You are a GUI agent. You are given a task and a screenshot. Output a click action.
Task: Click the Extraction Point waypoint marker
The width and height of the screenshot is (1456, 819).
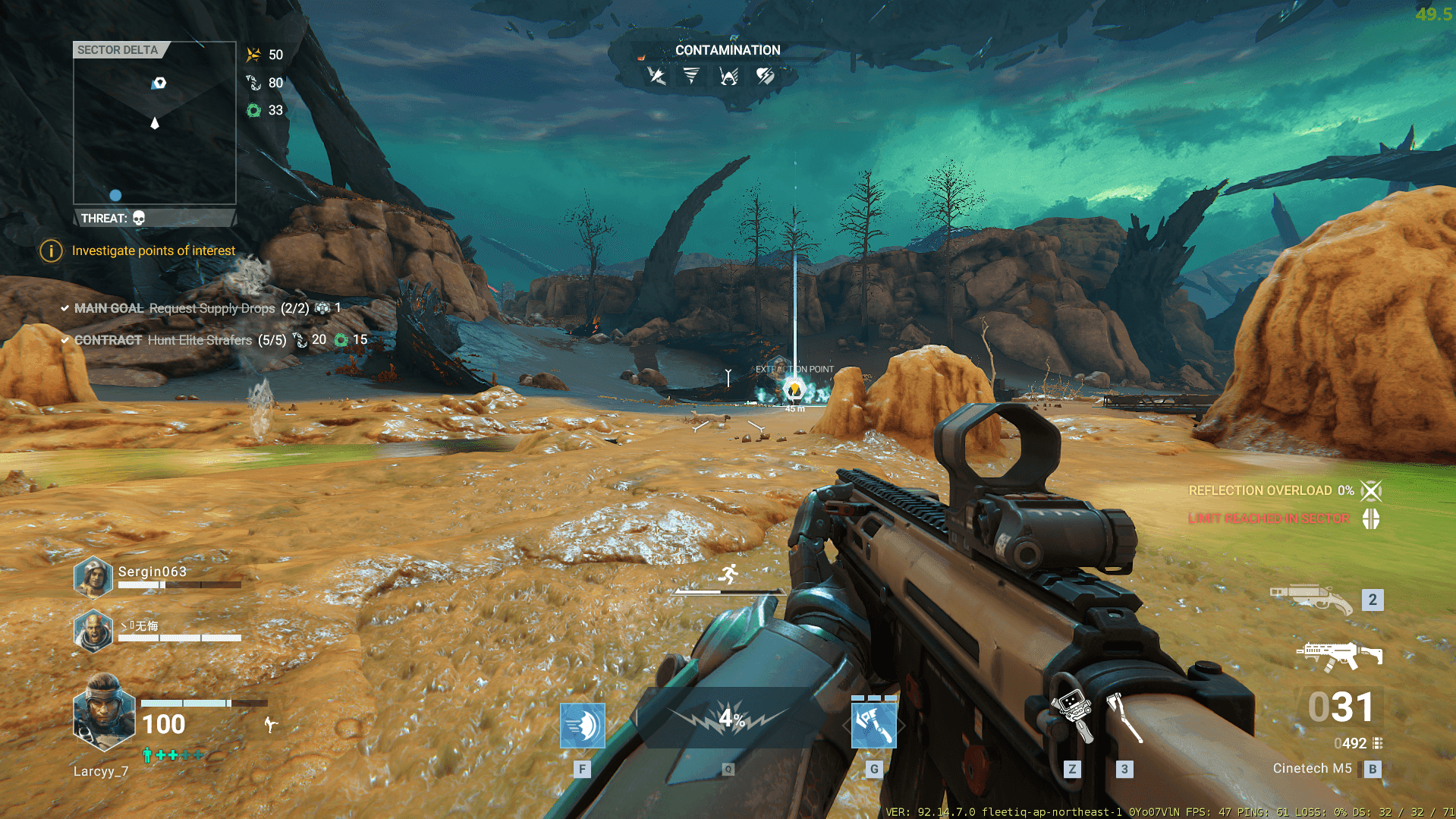[x=794, y=390]
